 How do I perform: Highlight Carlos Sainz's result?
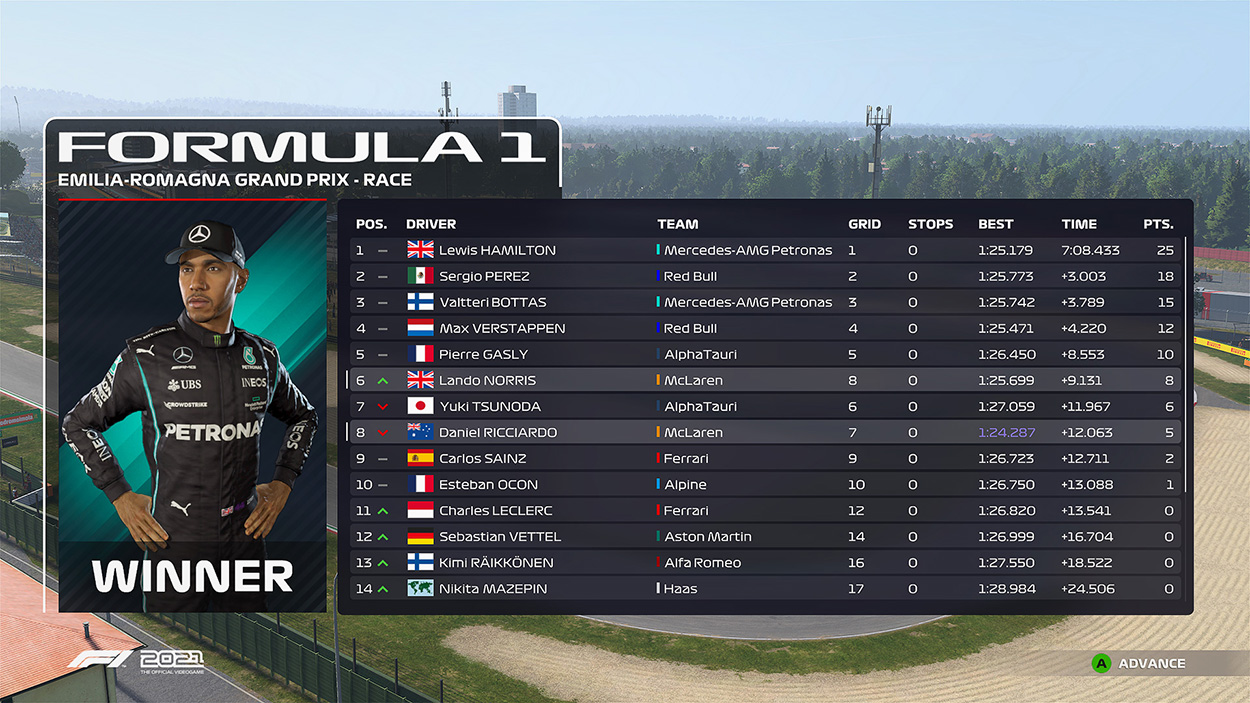(765, 458)
